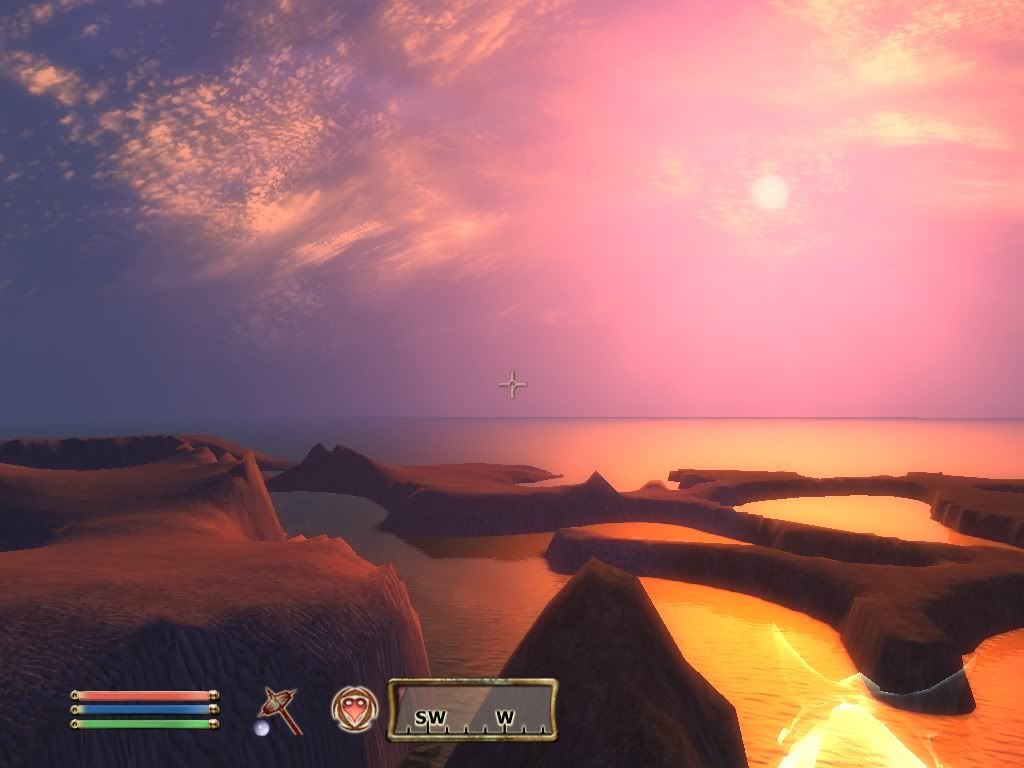Open the compass showing SW and W
This screenshot has height=768, width=1024.
[472, 710]
